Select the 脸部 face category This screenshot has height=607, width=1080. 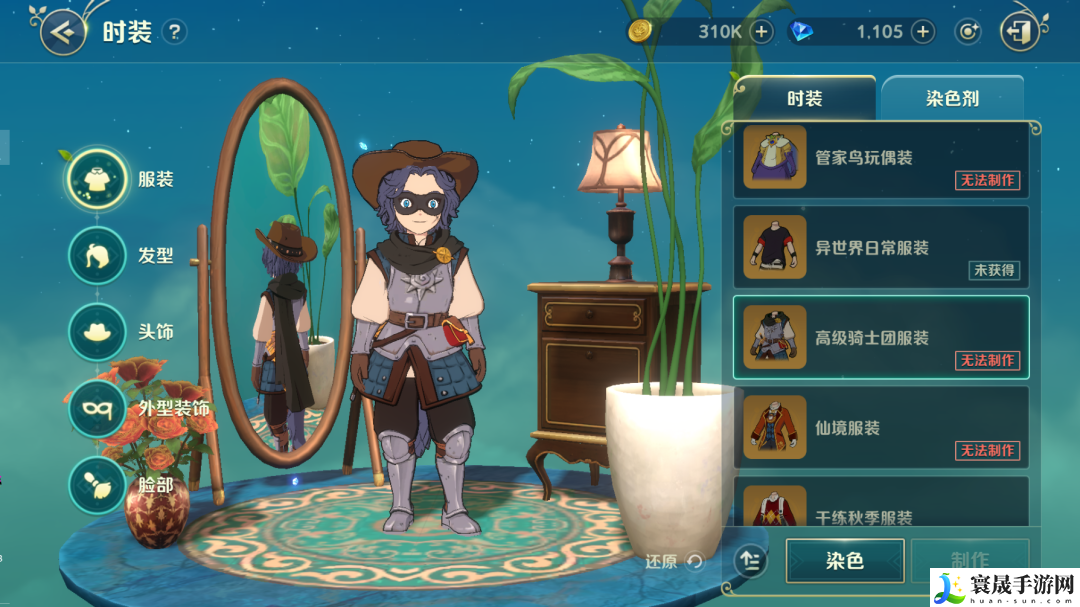pyautogui.click(x=97, y=484)
